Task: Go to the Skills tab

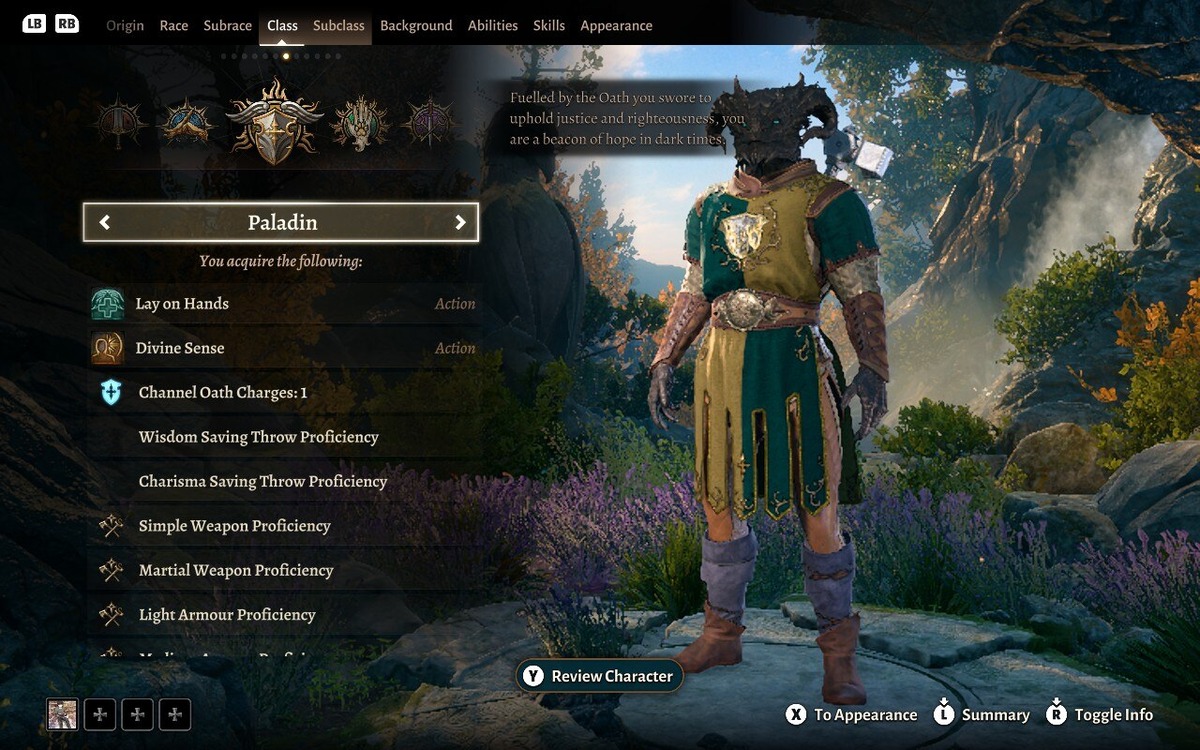Action: tap(549, 26)
